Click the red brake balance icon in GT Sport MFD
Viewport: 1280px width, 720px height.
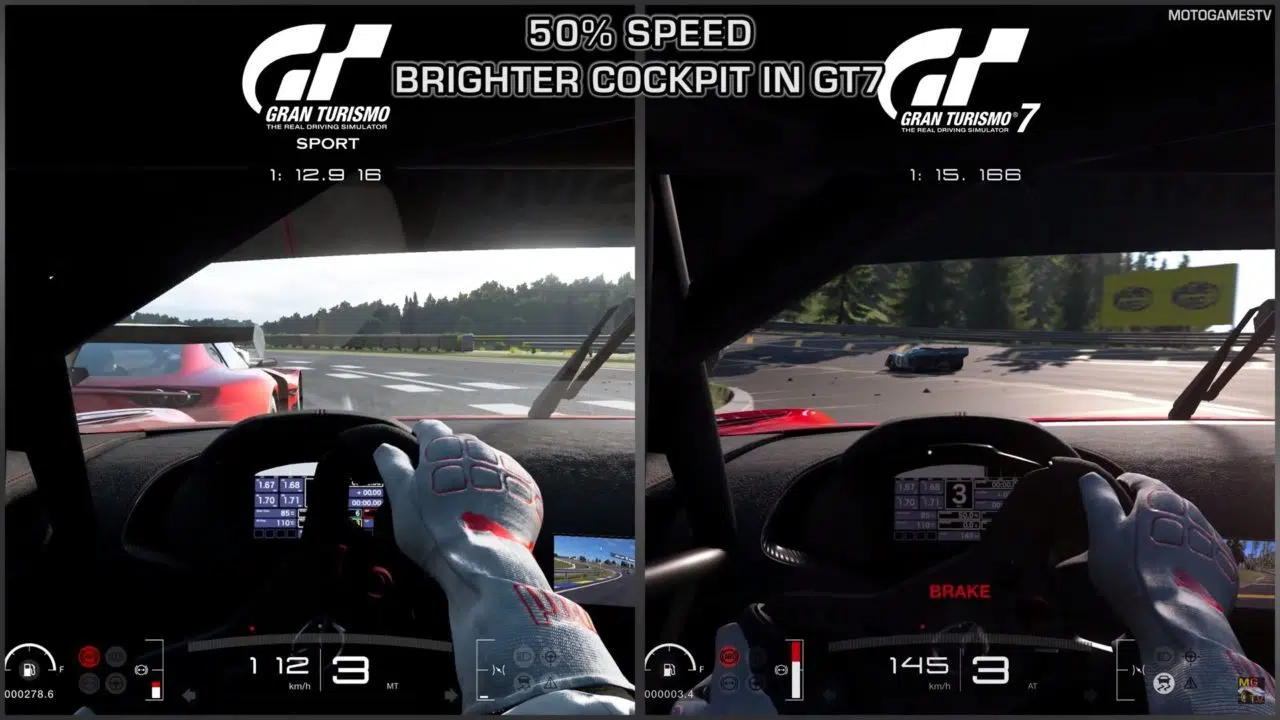tap(88, 656)
